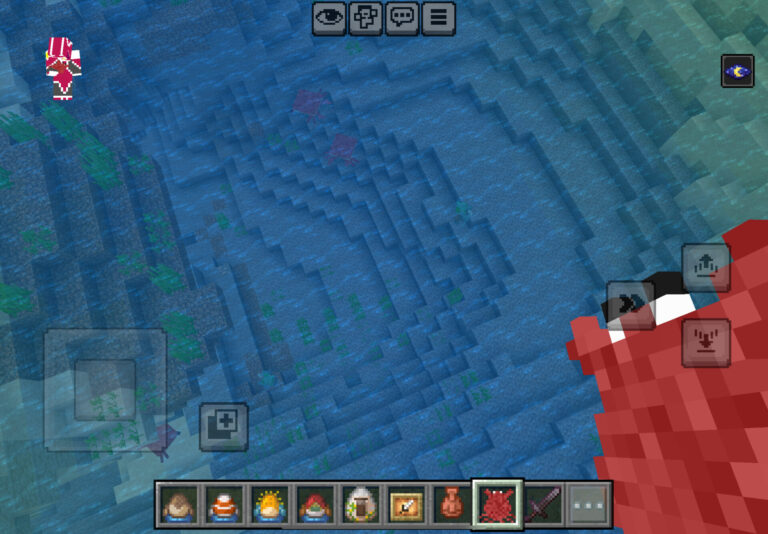Select the framed item hotbar slot
The image size is (768, 534).
(406, 505)
